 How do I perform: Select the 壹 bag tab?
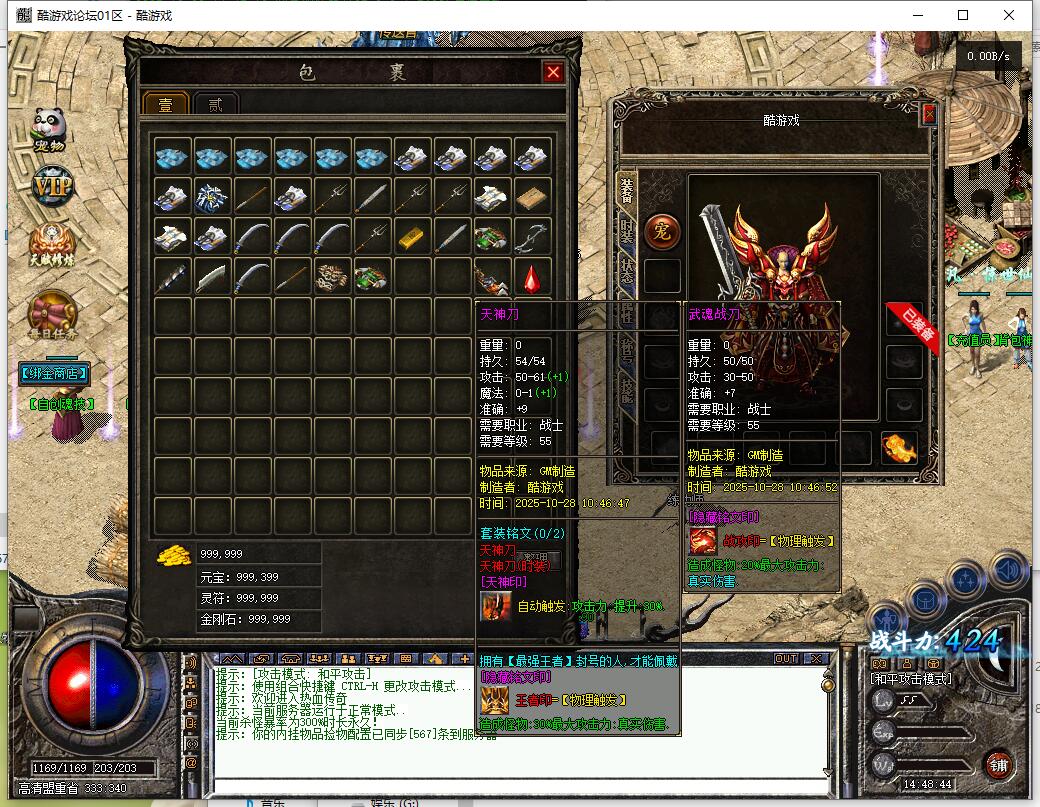click(x=165, y=104)
